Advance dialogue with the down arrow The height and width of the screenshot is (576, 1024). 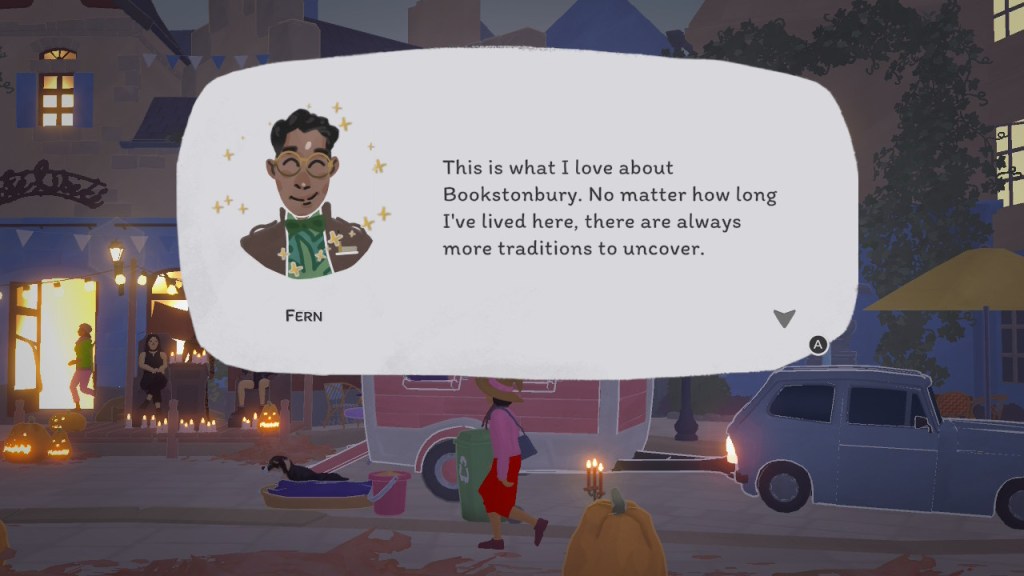pyautogui.click(x=784, y=318)
